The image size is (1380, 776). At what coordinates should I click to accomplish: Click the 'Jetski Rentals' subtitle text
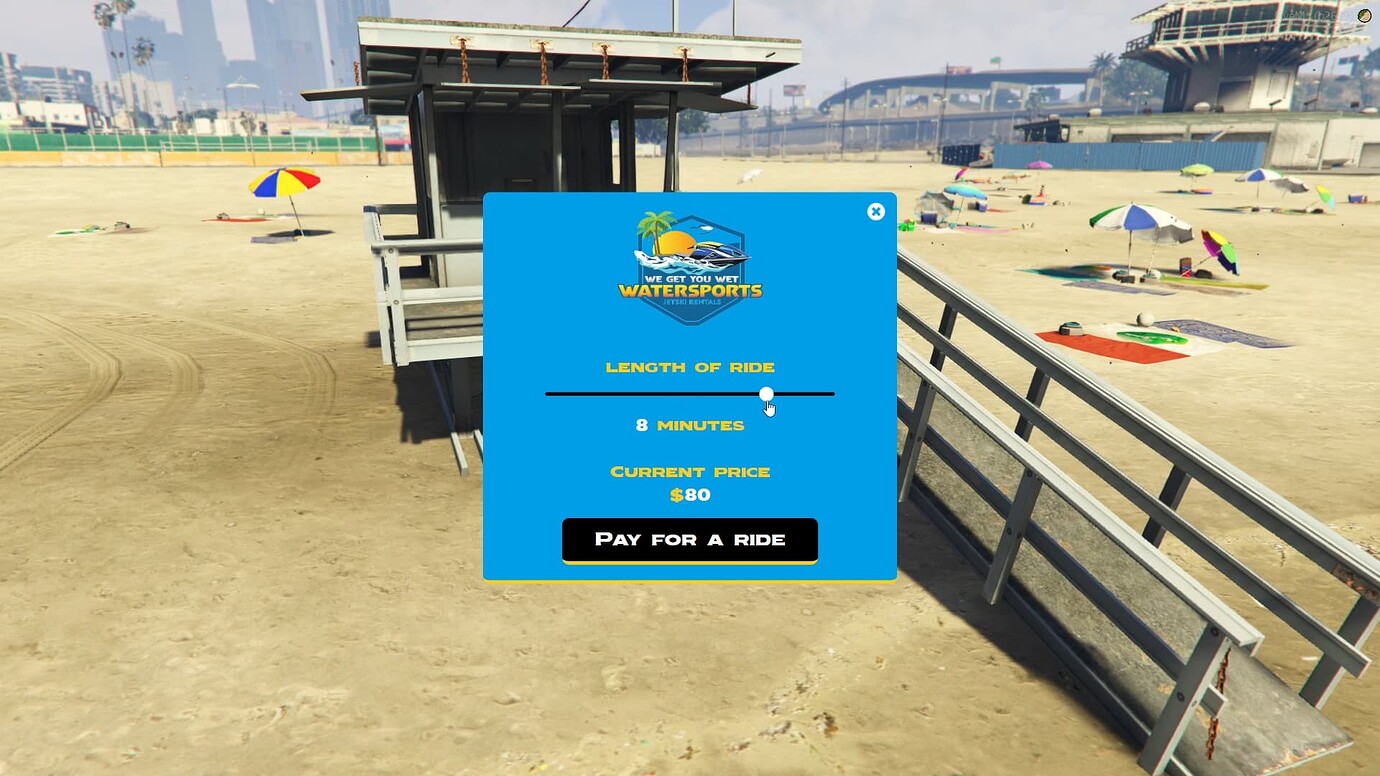(691, 303)
